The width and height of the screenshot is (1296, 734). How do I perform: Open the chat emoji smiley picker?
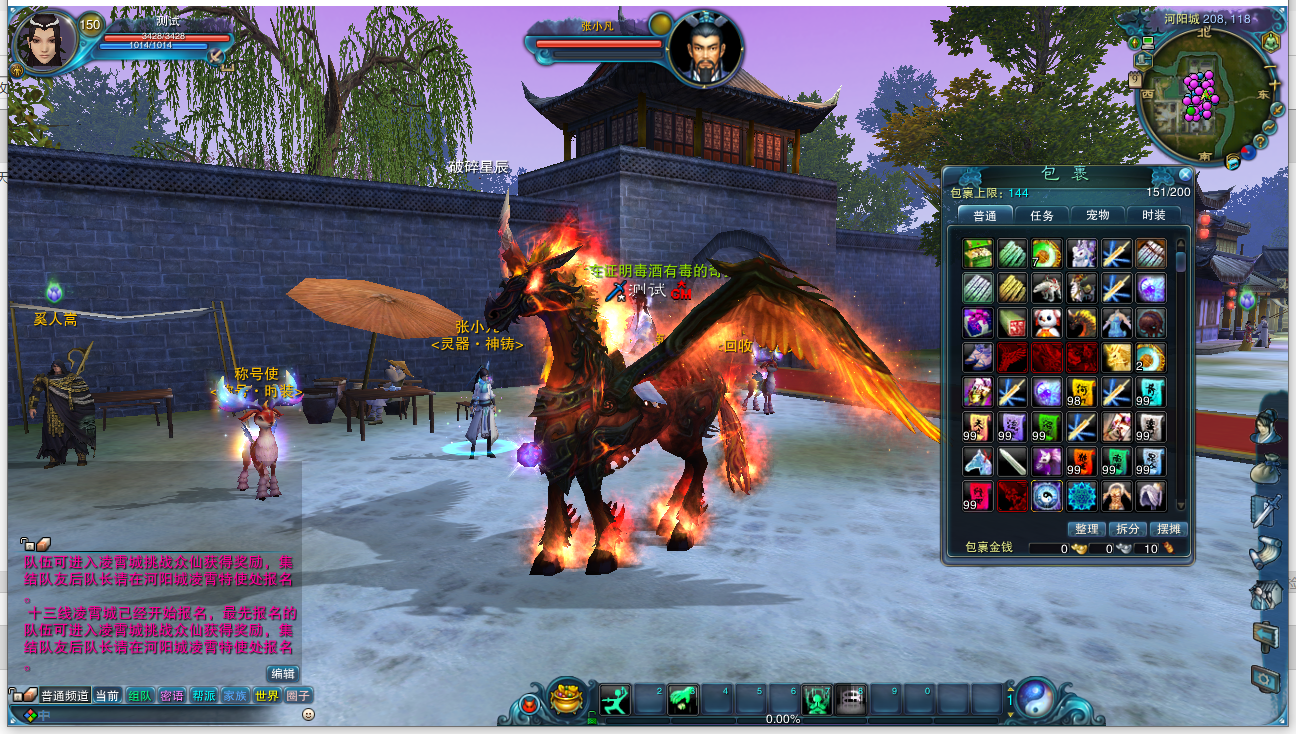click(x=309, y=715)
